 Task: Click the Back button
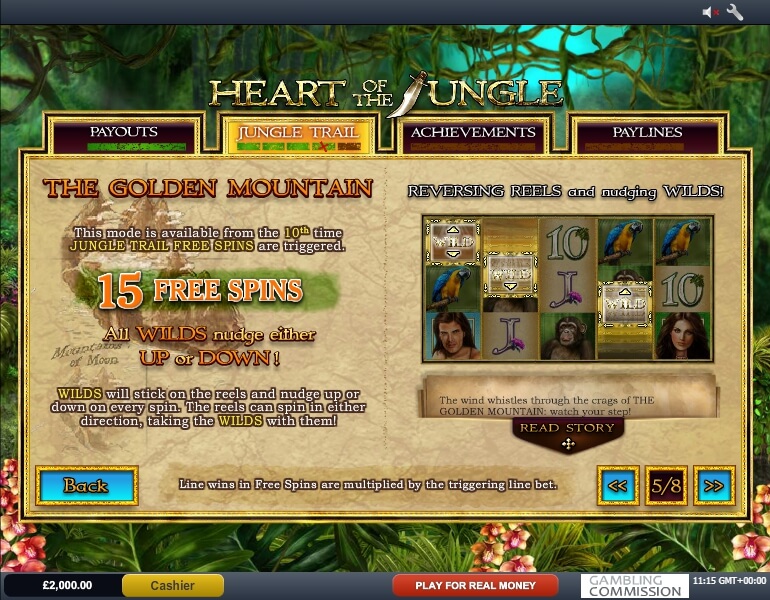(86, 486)
